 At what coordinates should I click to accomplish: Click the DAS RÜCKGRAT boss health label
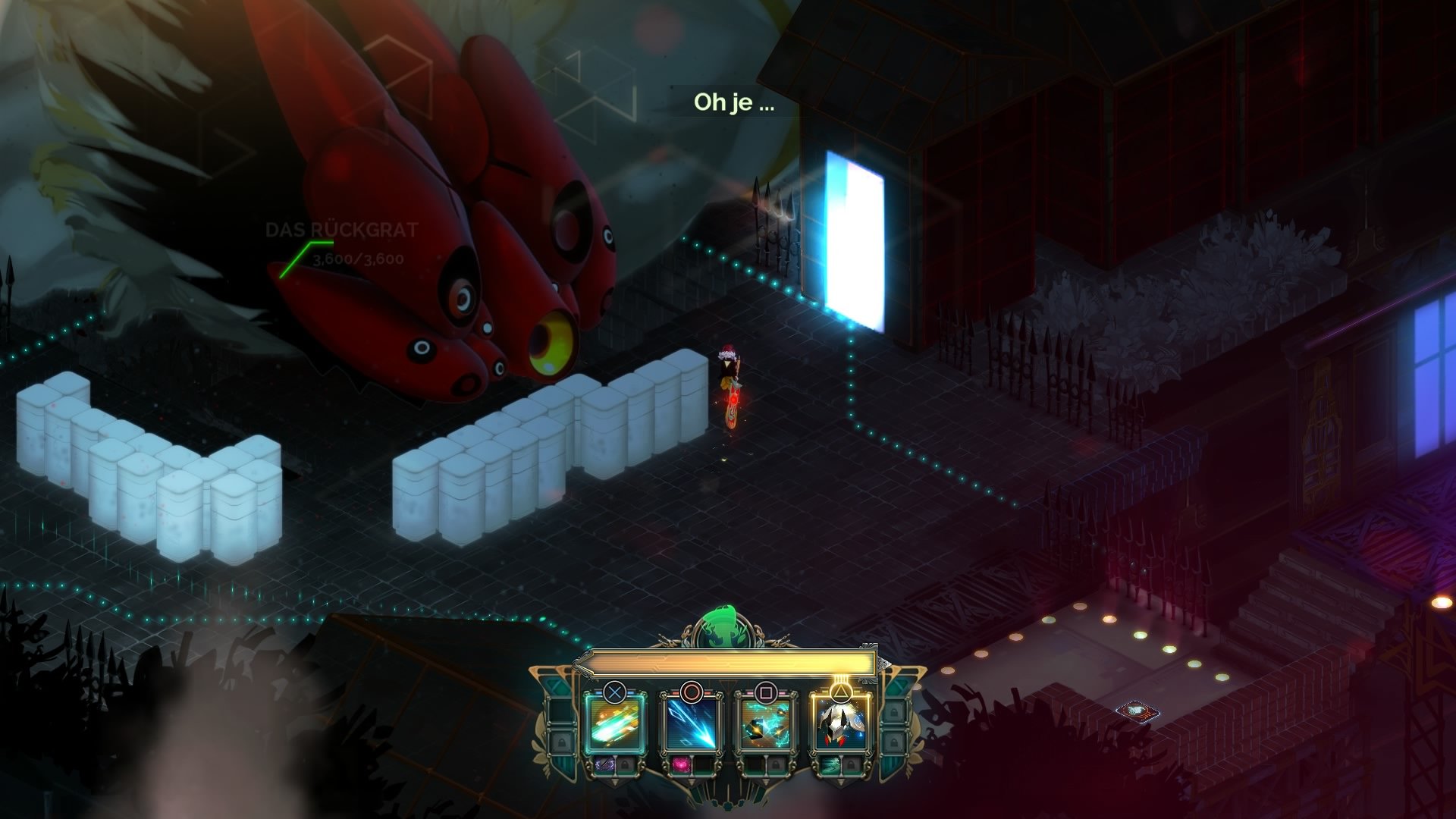click(341, 230)
